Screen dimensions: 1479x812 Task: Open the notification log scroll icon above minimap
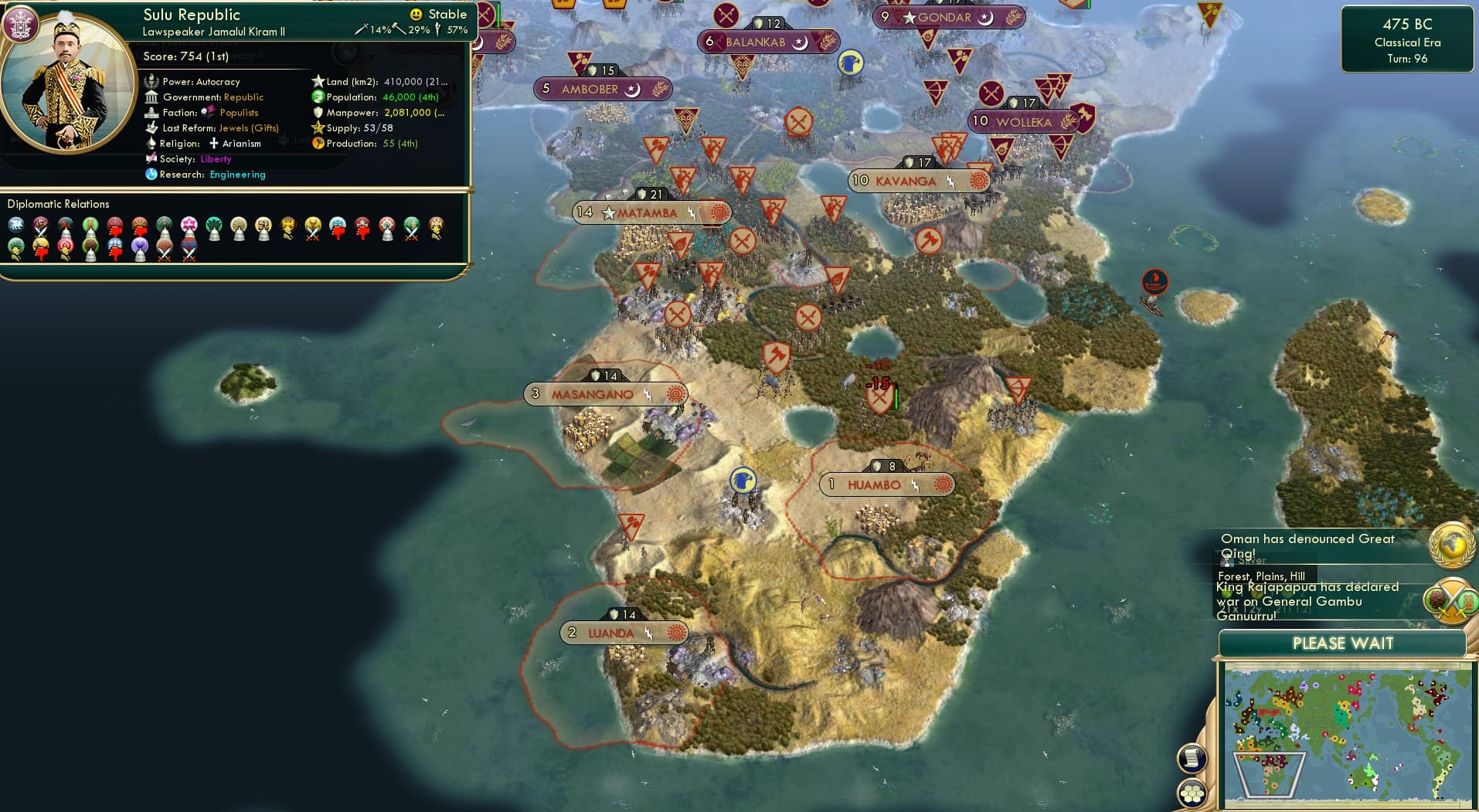pyautogui.click(x=1192, y=758)
